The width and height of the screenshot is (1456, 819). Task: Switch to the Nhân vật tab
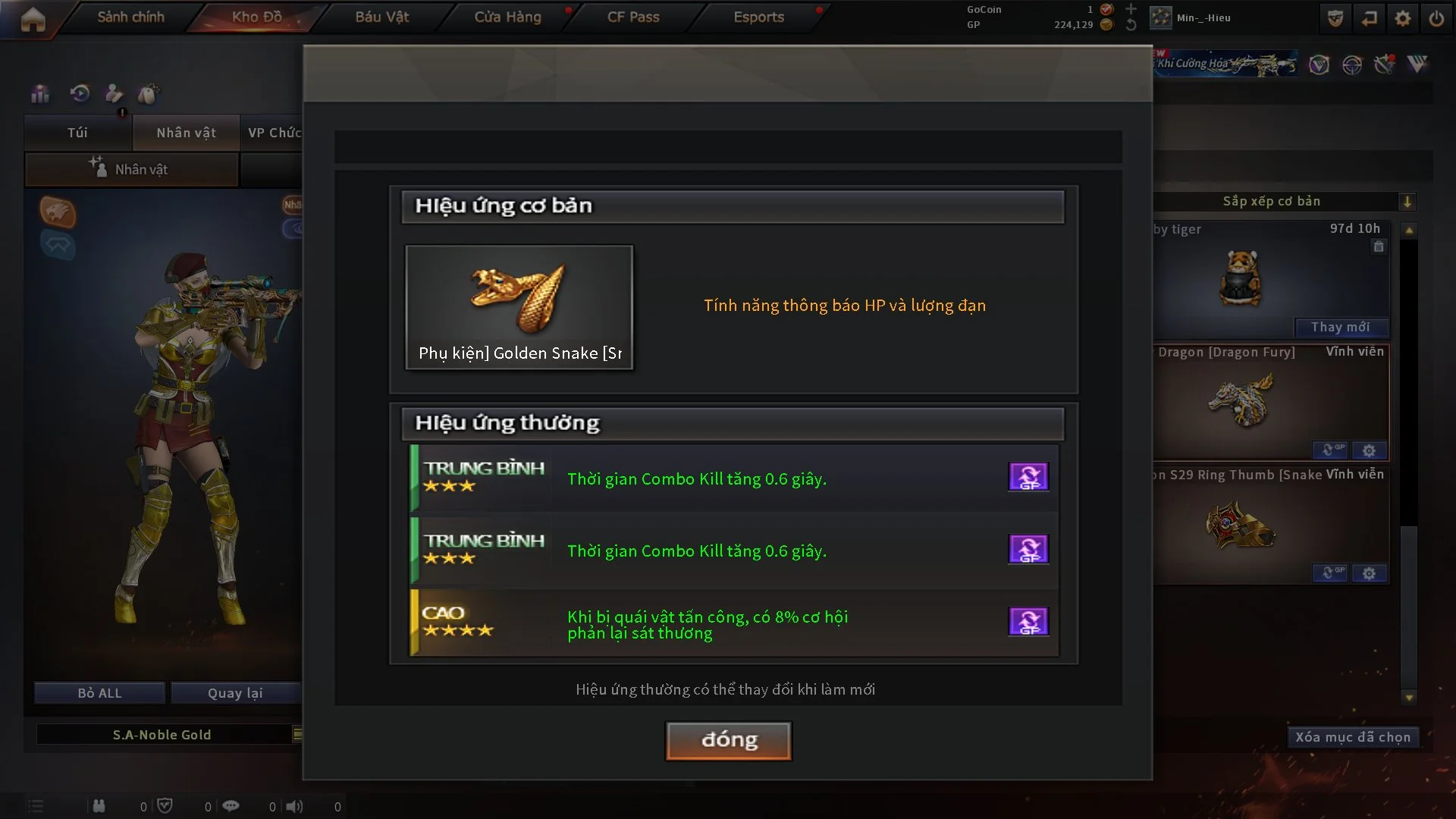point(186,133)
